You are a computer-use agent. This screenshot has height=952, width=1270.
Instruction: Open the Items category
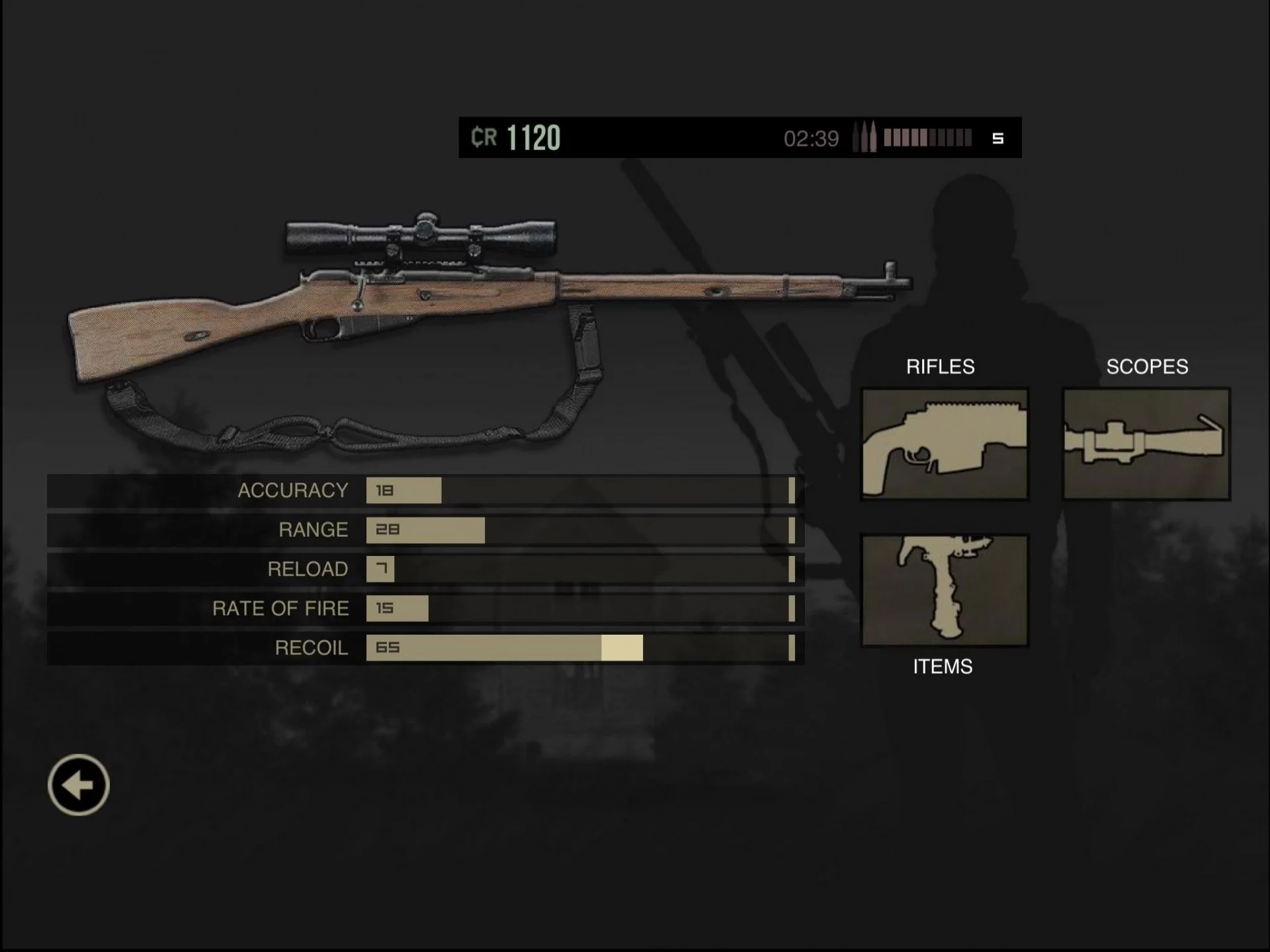point(944,590)
